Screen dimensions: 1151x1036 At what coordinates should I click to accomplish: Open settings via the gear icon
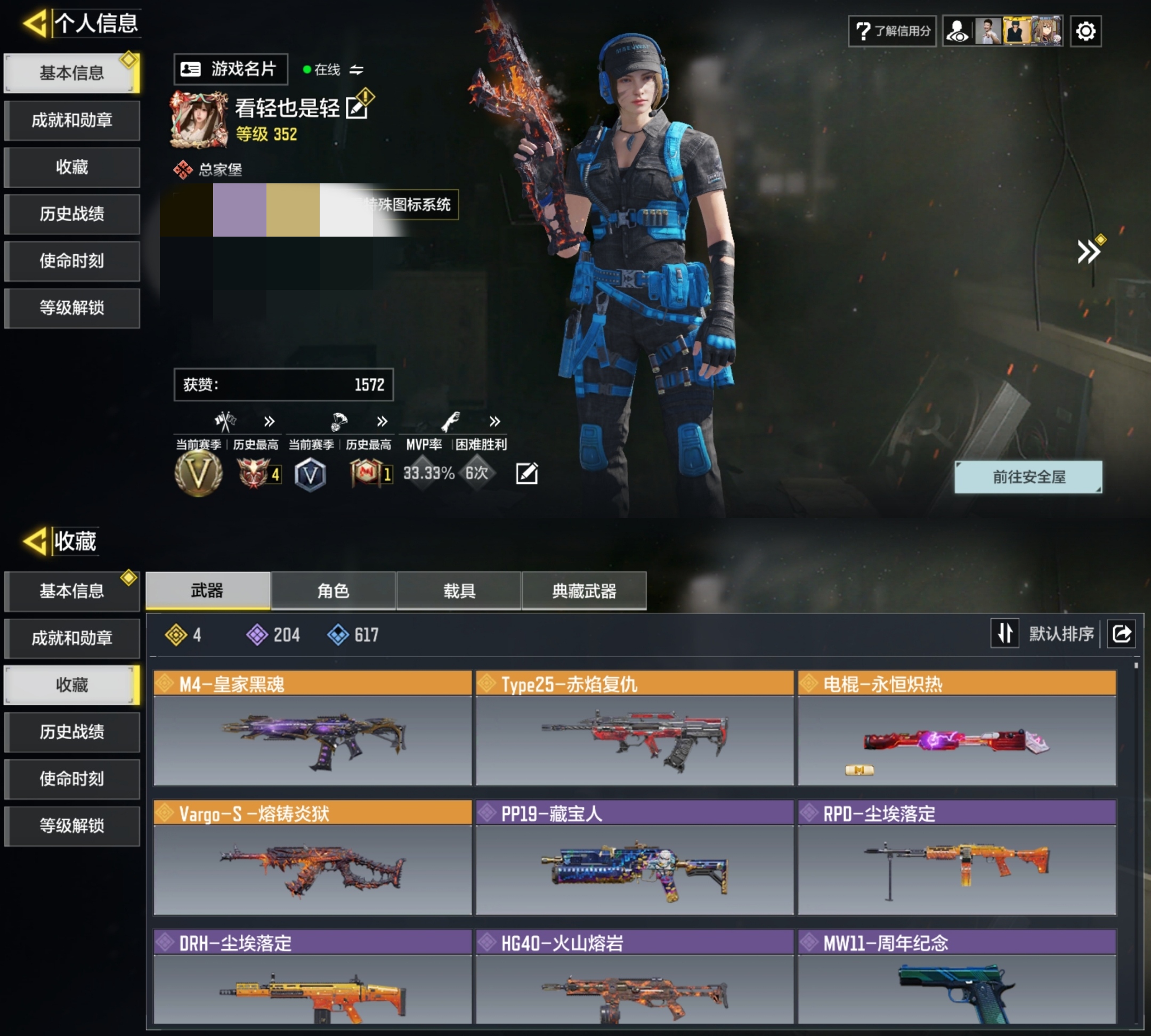(x=1085, y=31)
